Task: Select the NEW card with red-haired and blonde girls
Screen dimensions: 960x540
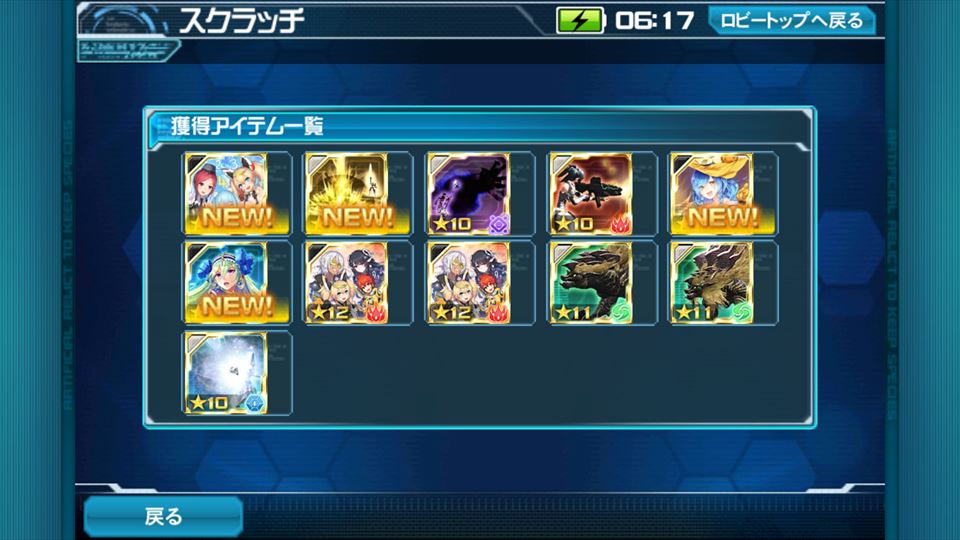Action: tap(224, 193)
